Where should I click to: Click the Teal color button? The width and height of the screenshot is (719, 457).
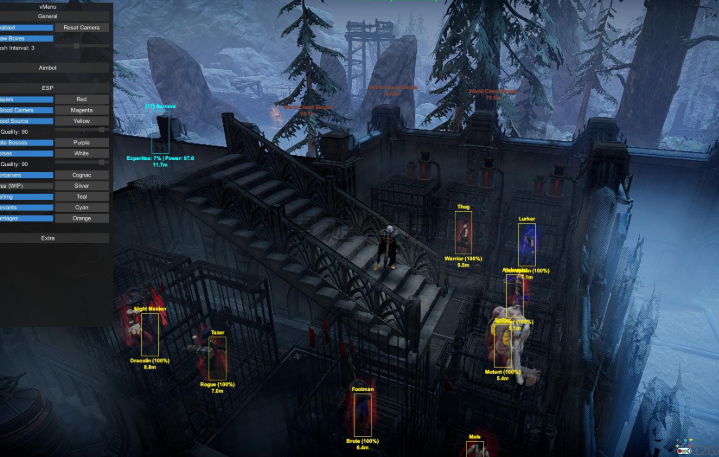click(x=81, y=197)
